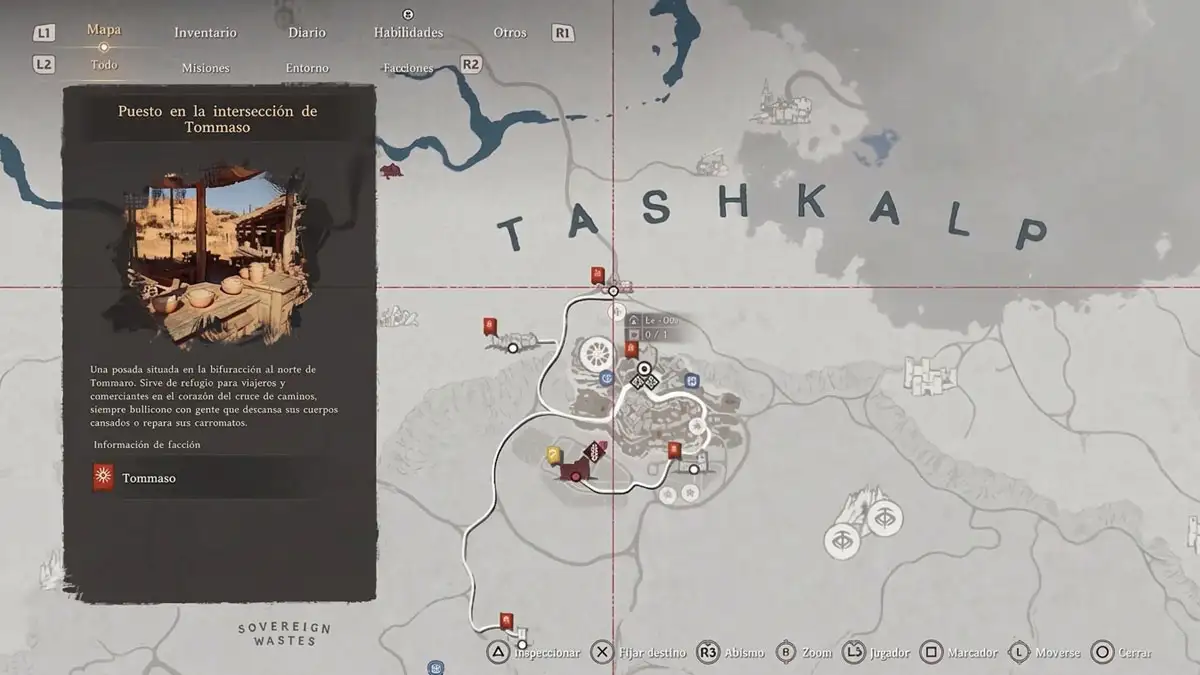This screenshot has height=675, width=1200.
Task: Select the red banner at Sovereign Wastes road
Action: (x=507, y=621)
